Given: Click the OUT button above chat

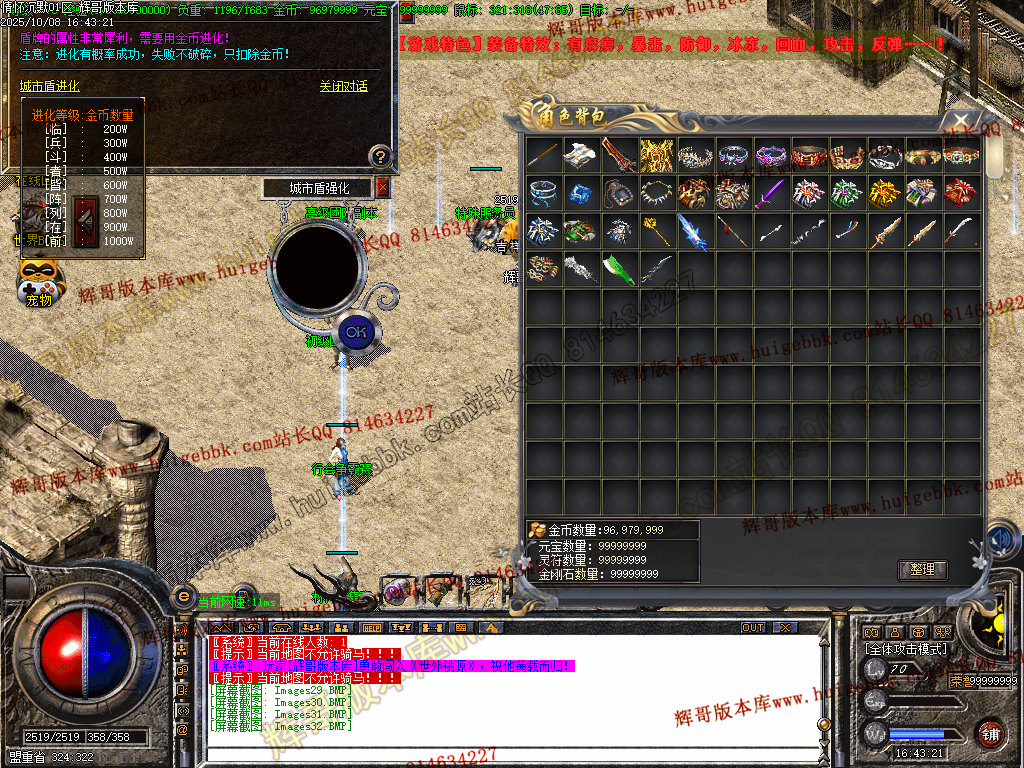Looking at the screenshot, I should pos(753,627).
